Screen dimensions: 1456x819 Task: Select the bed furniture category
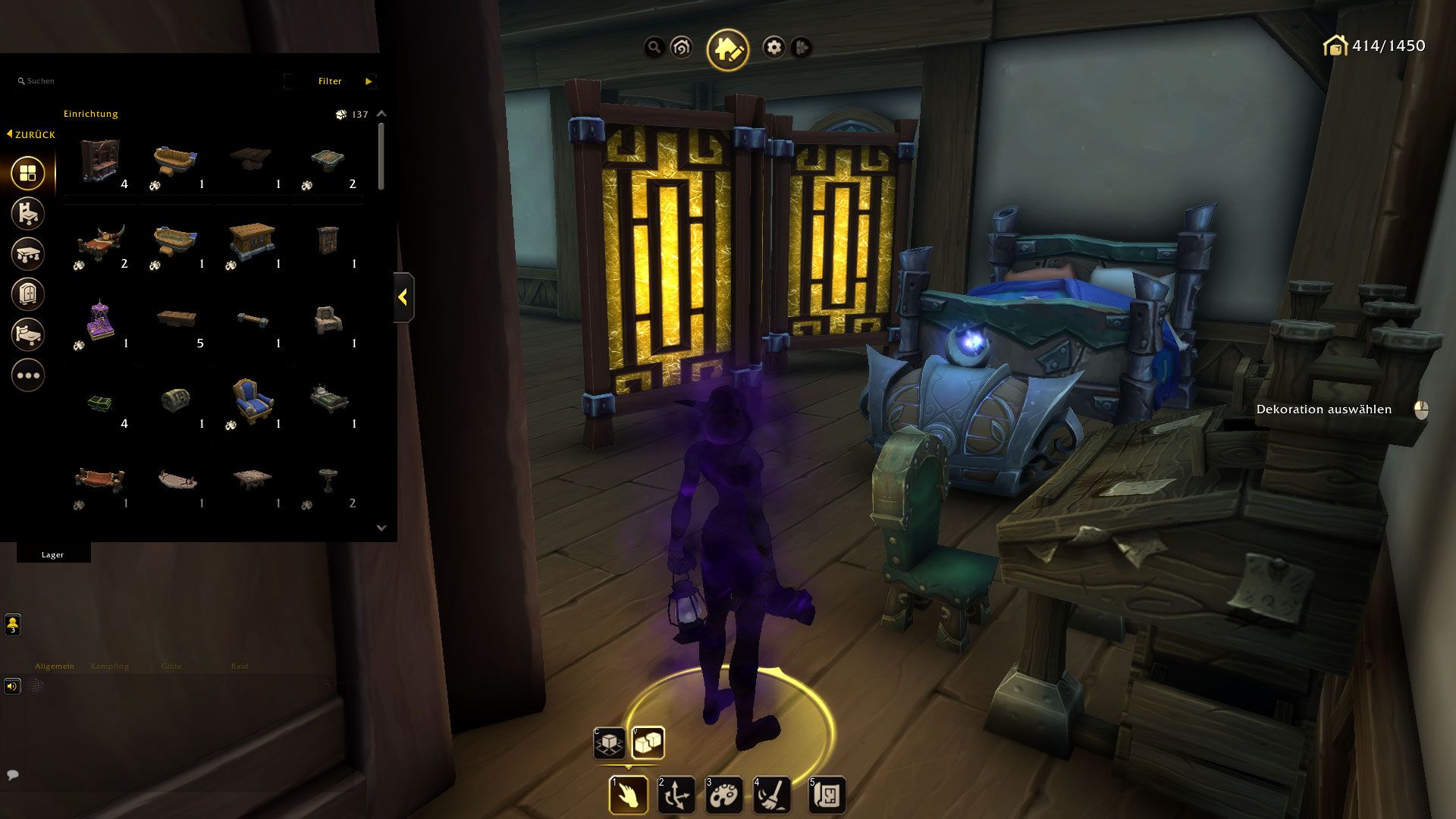(x=28, y=334)
